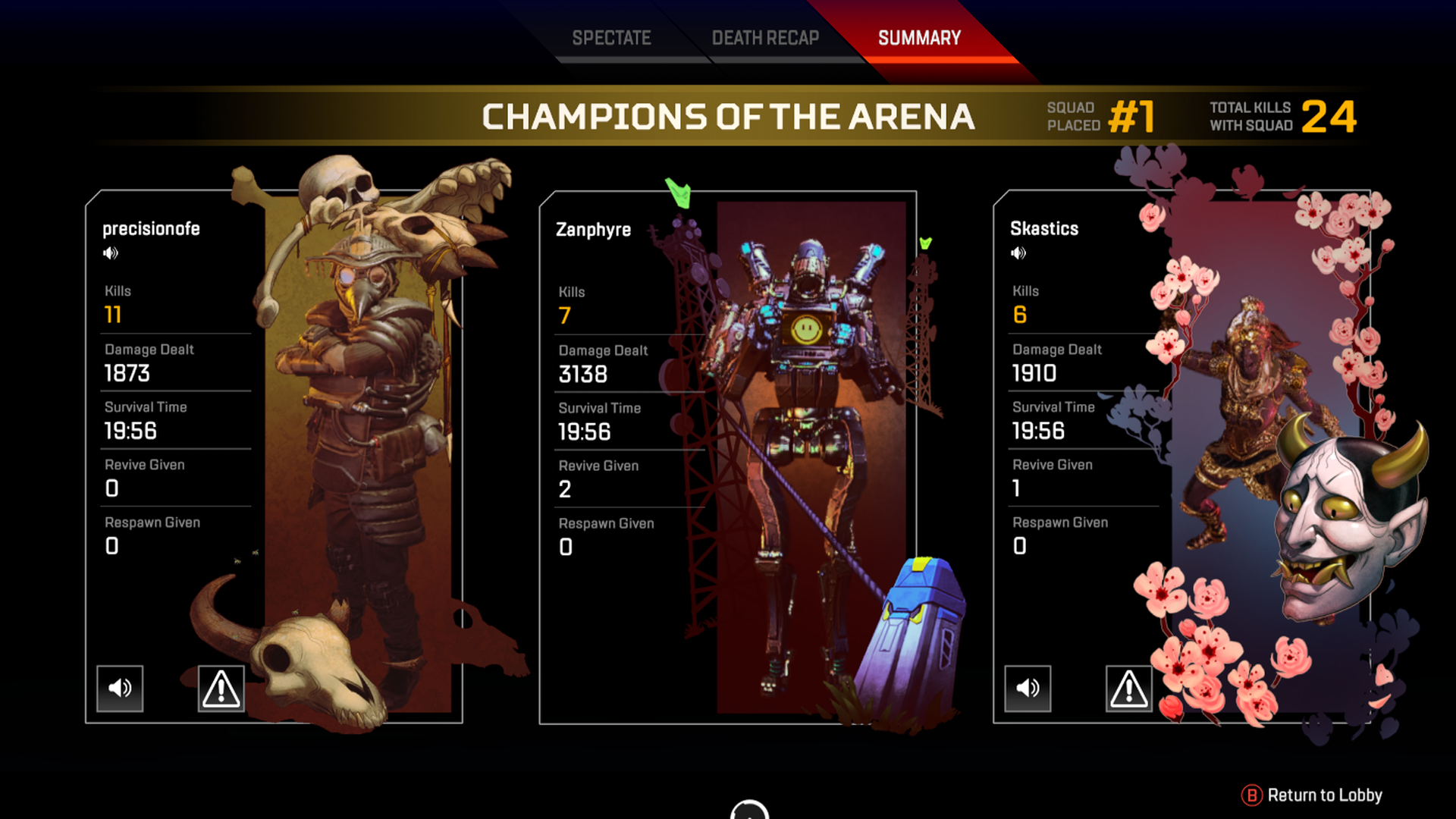Open the Death Recap tab
This screenshot has width=1456, height=819.
pyautogui.click(x=765, y=38)
